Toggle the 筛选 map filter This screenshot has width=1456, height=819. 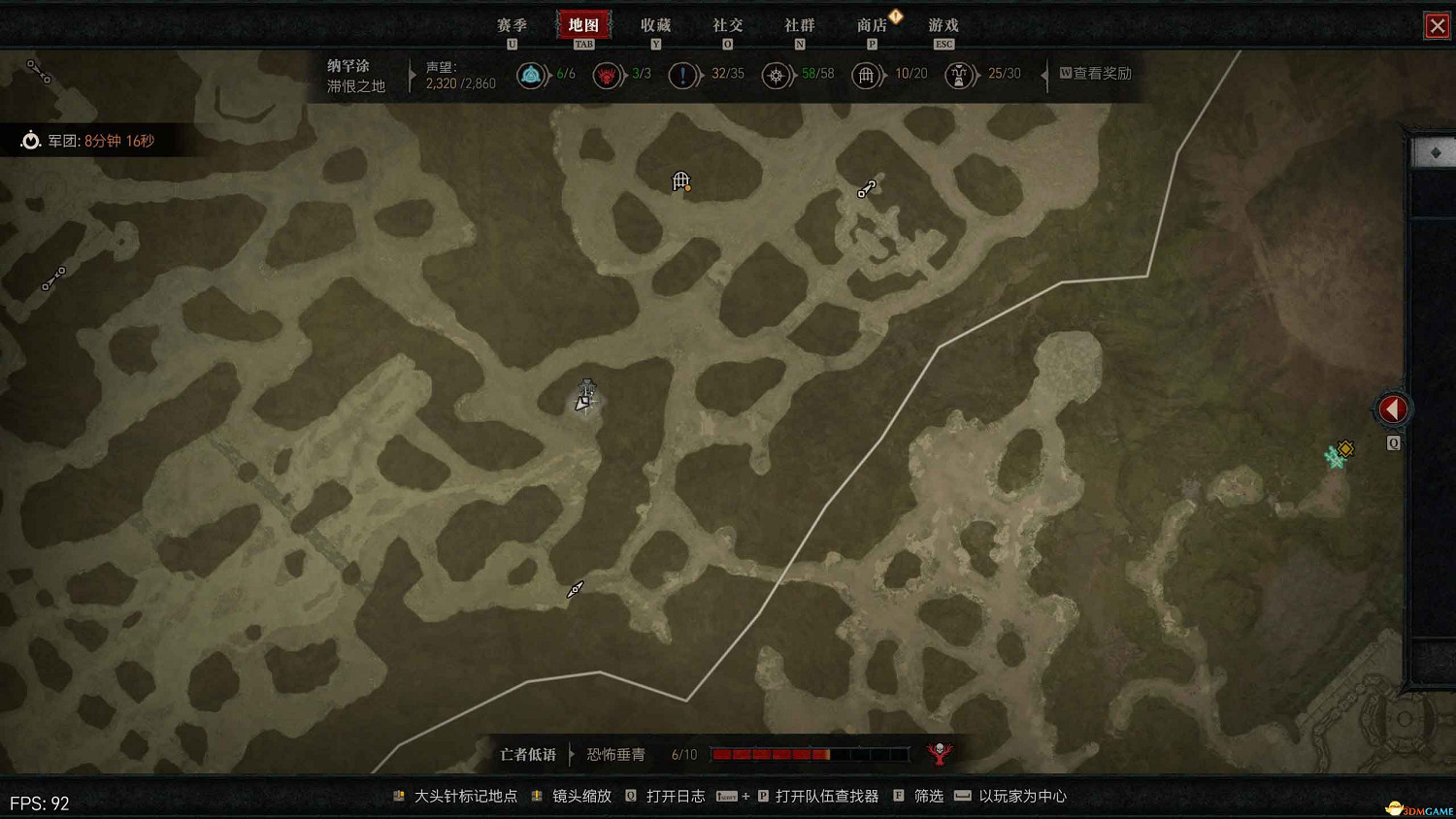[x=927, y=796]
